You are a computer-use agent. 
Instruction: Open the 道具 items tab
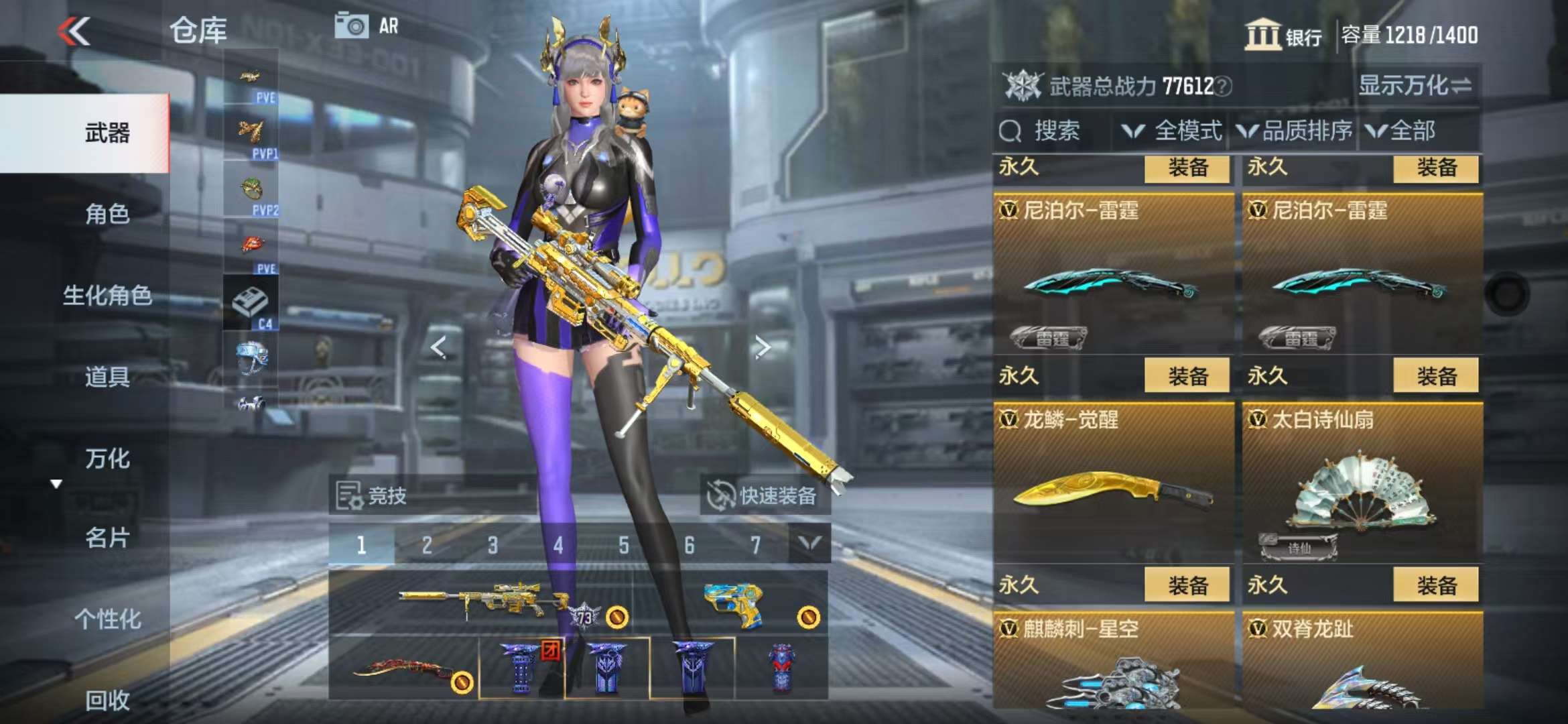click(x=107, y=377)
